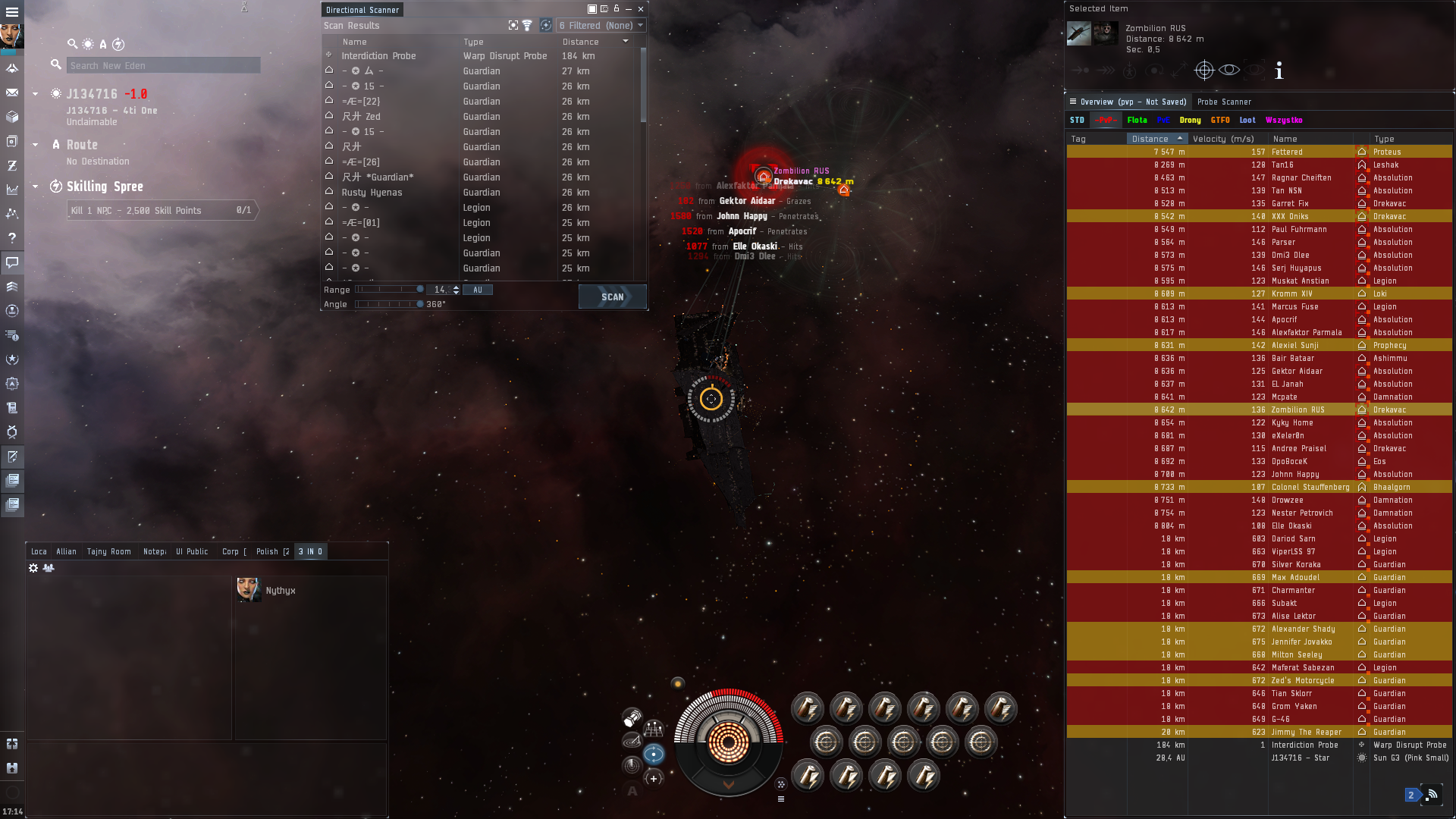Viewport: 1456px width, 819px height.
Task: Open the AU range unit selector
Action: 478,290
